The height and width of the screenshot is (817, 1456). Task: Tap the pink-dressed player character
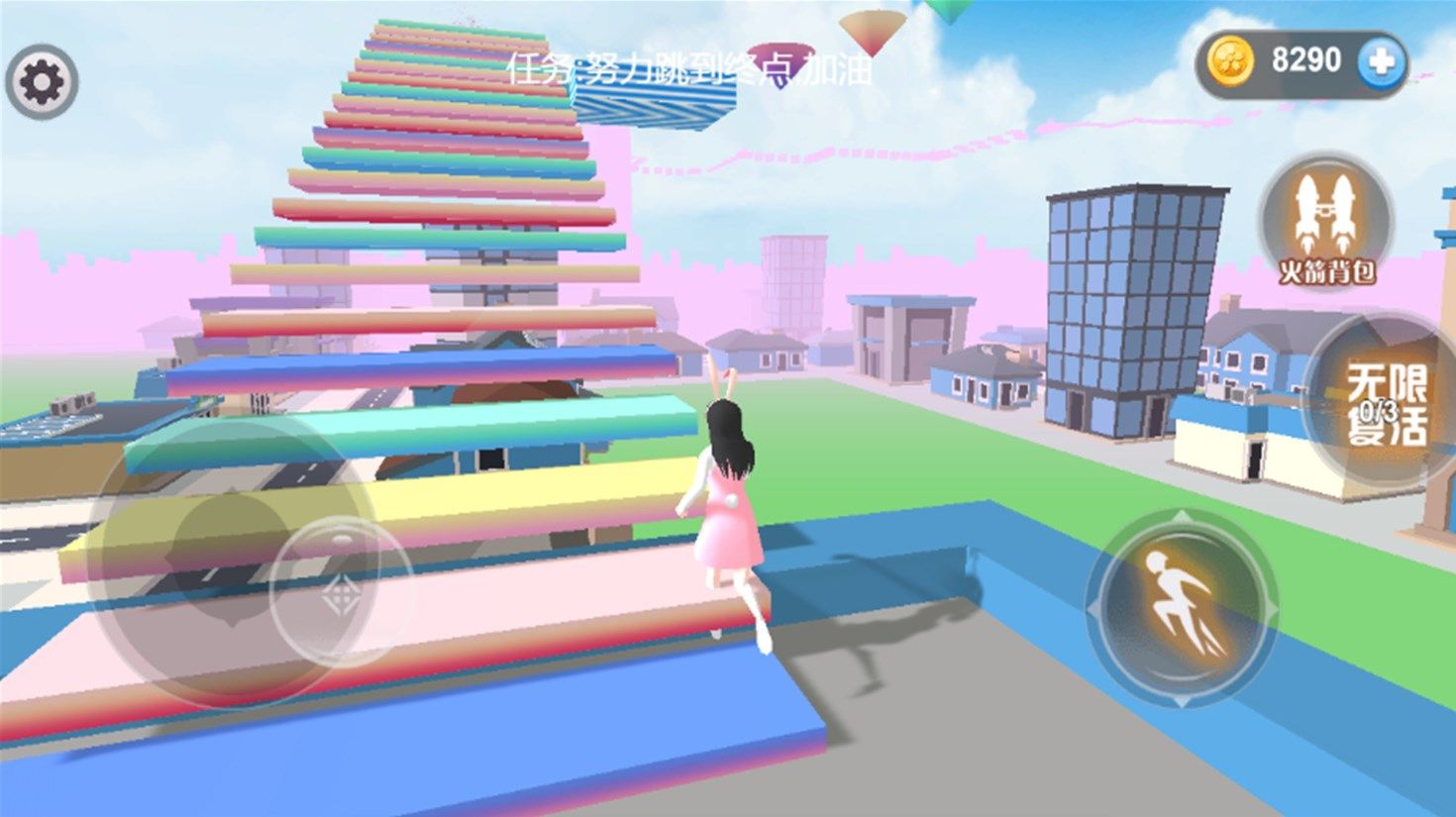pyautogui.click(x=733, y=505)
